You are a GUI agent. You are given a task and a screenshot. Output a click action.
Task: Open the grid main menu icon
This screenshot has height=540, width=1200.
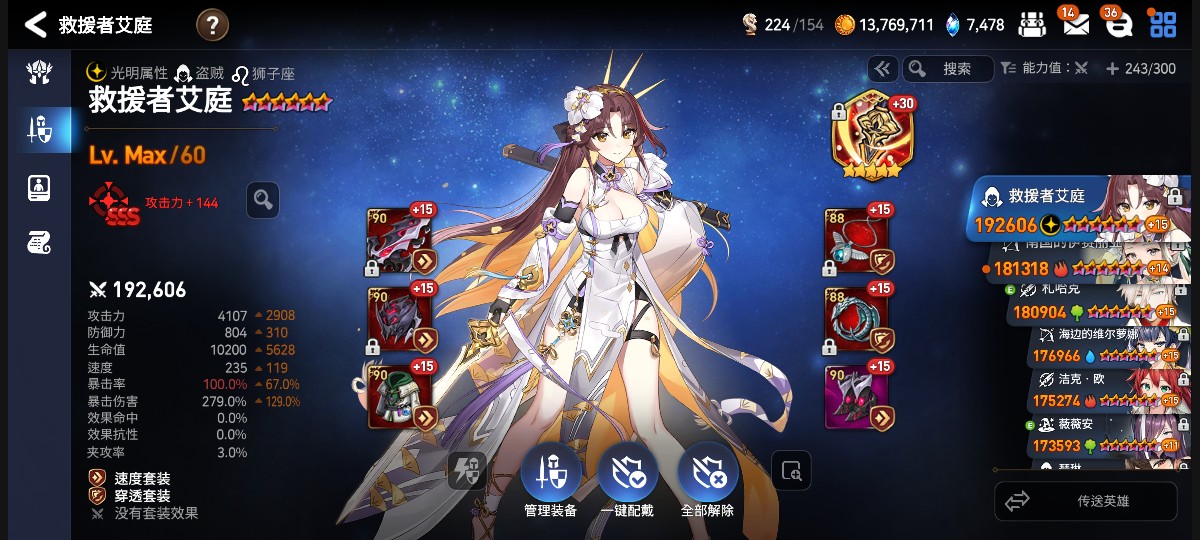1163,25
